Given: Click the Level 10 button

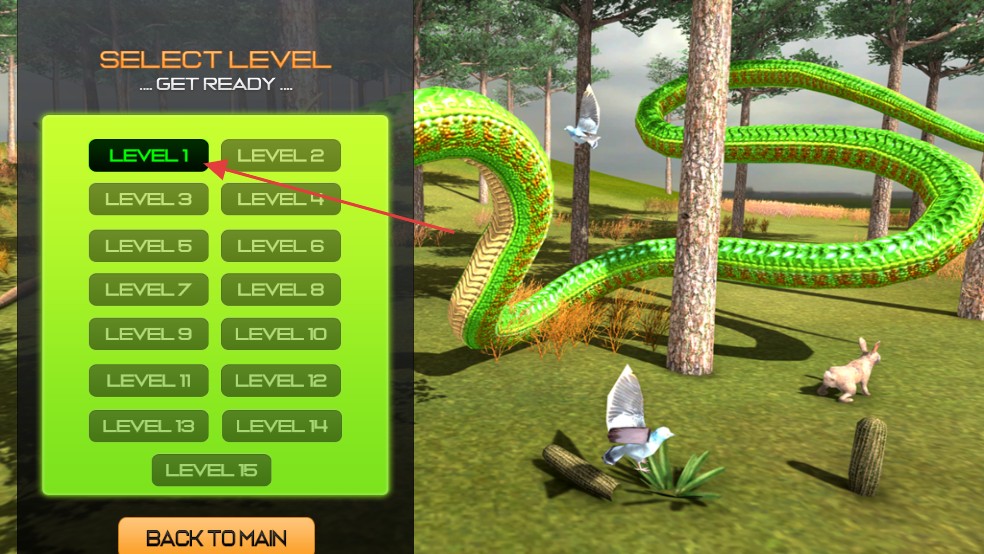Looking at the screenshot, I should (x=281, y=334).
